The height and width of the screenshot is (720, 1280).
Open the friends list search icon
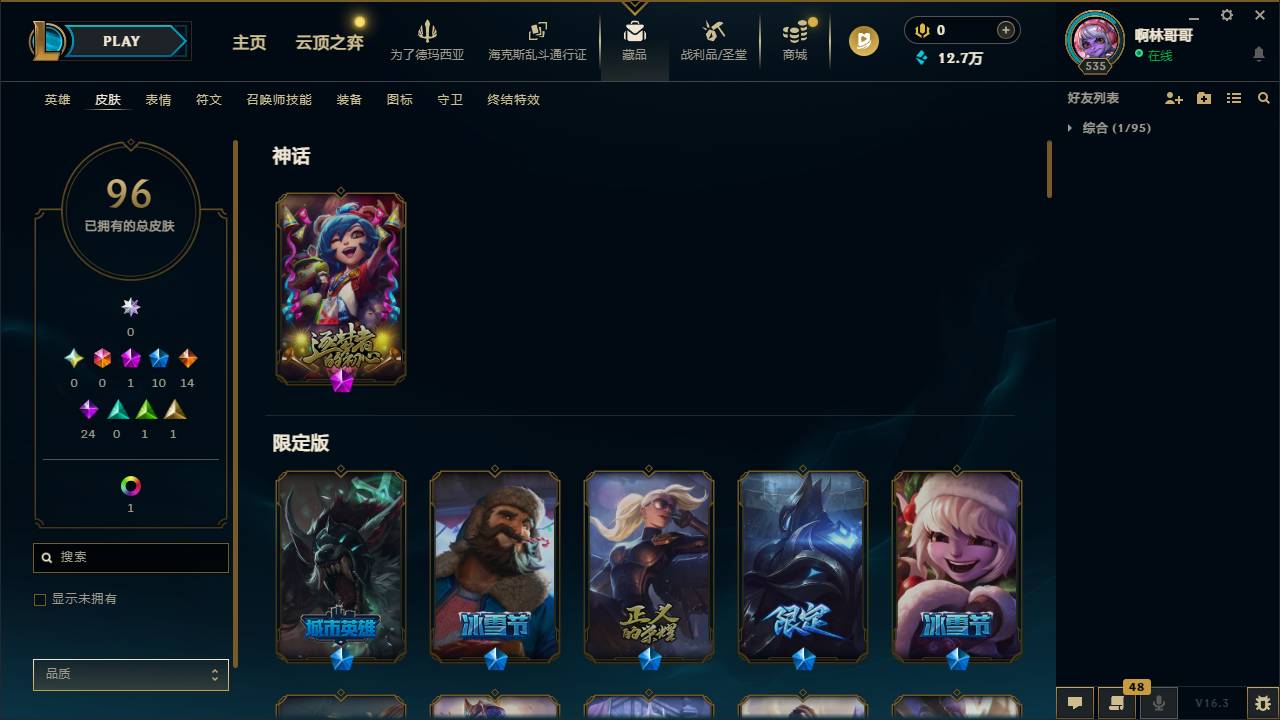click(x=1264, y=98)
